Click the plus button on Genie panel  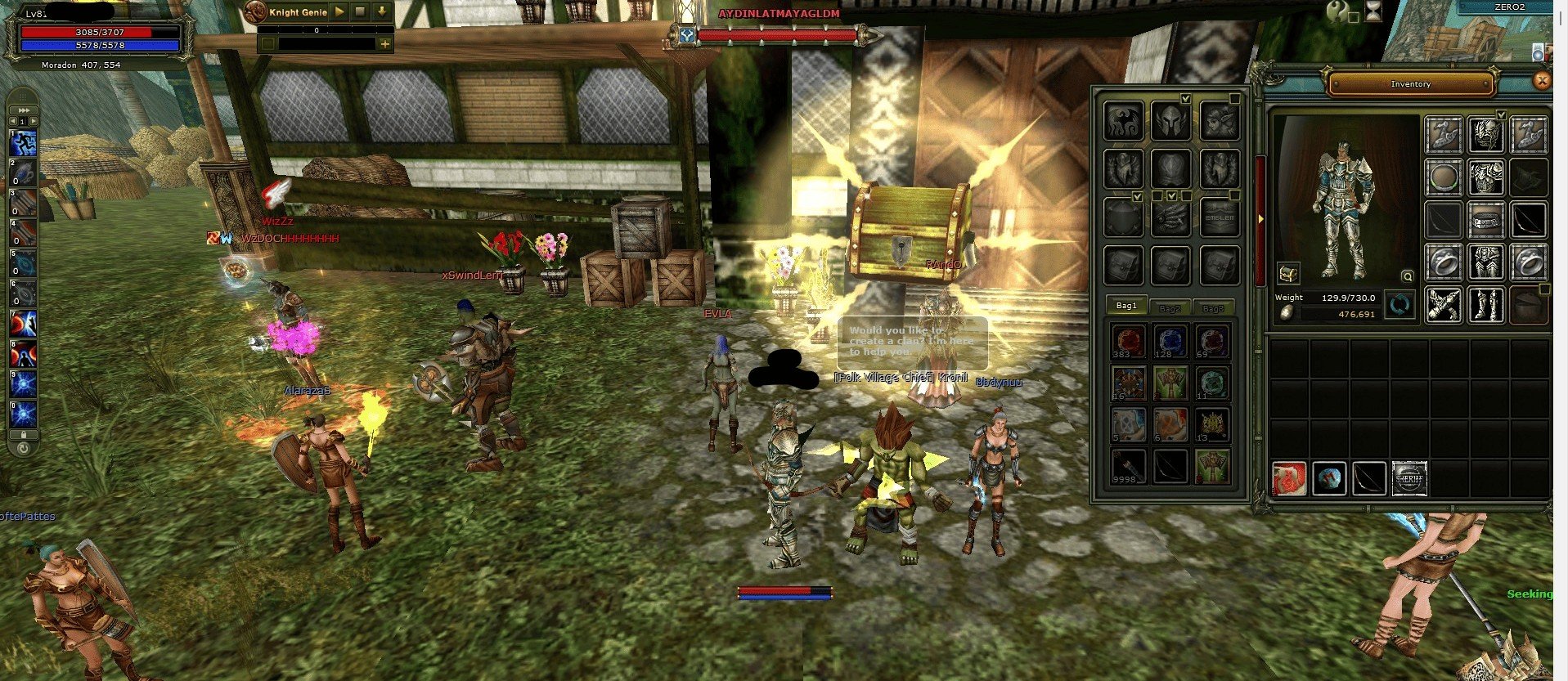point(384,44)
